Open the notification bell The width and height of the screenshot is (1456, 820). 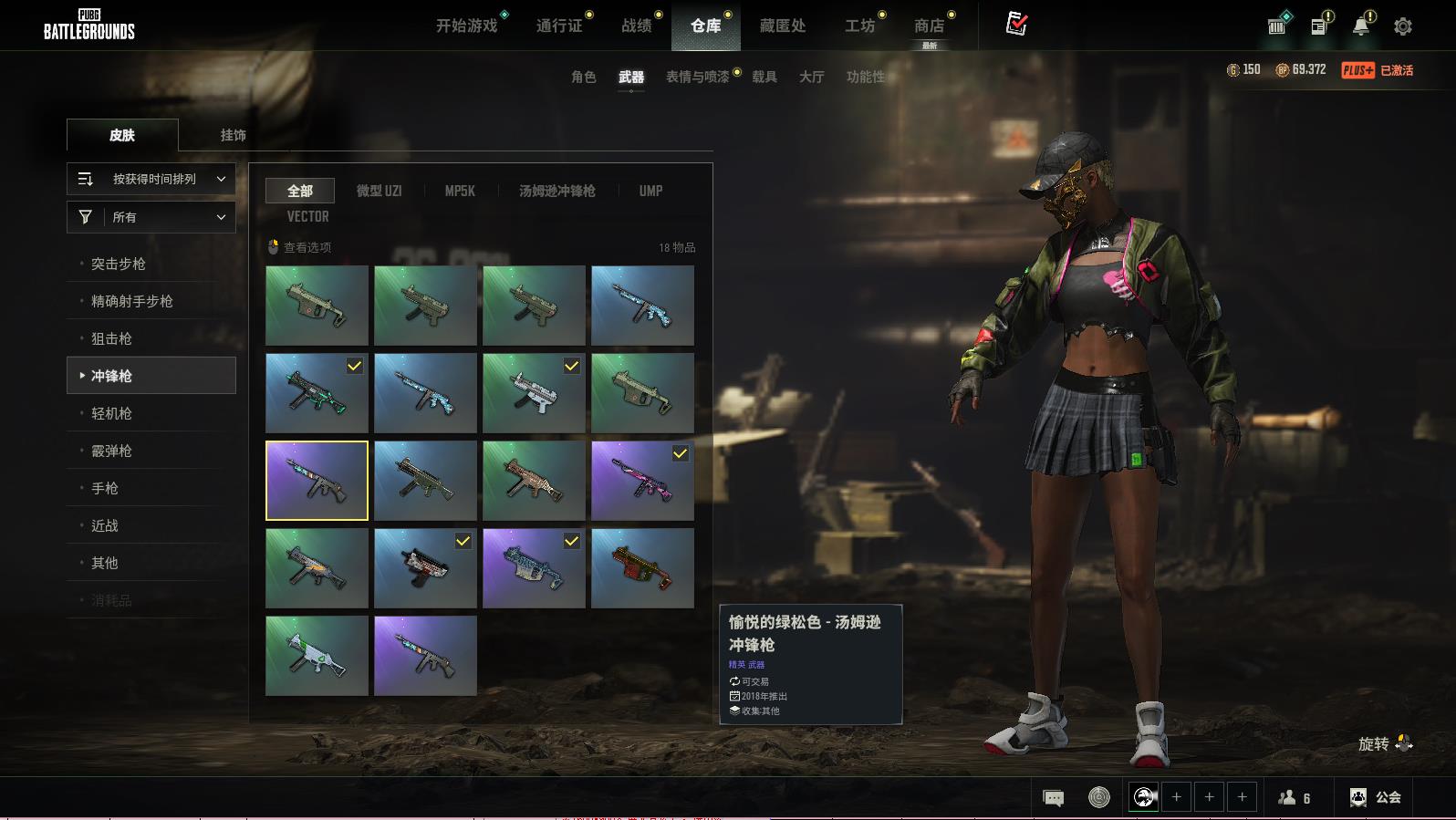(1360, 26)
